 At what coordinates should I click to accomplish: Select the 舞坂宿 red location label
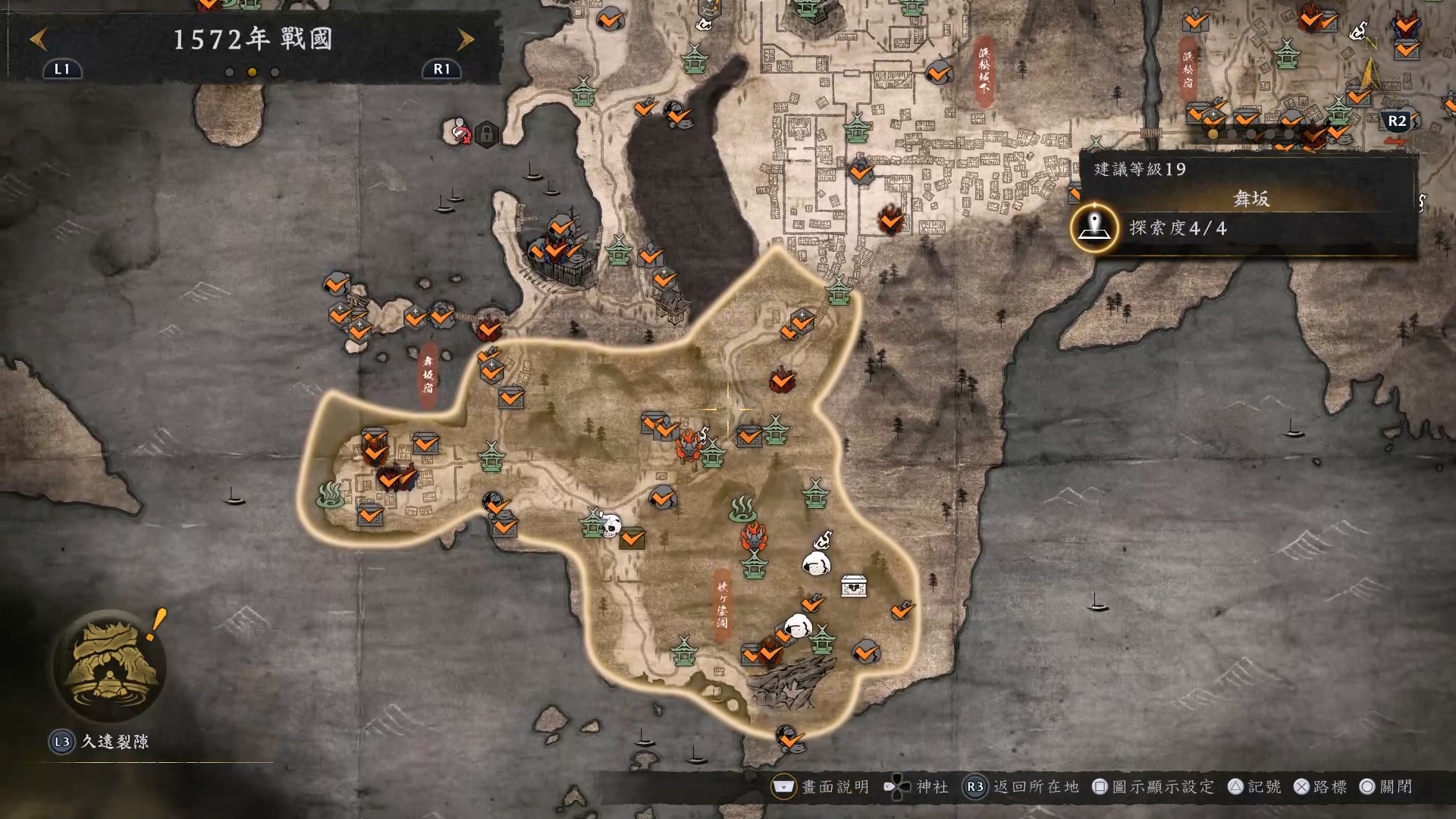(428, 375)
